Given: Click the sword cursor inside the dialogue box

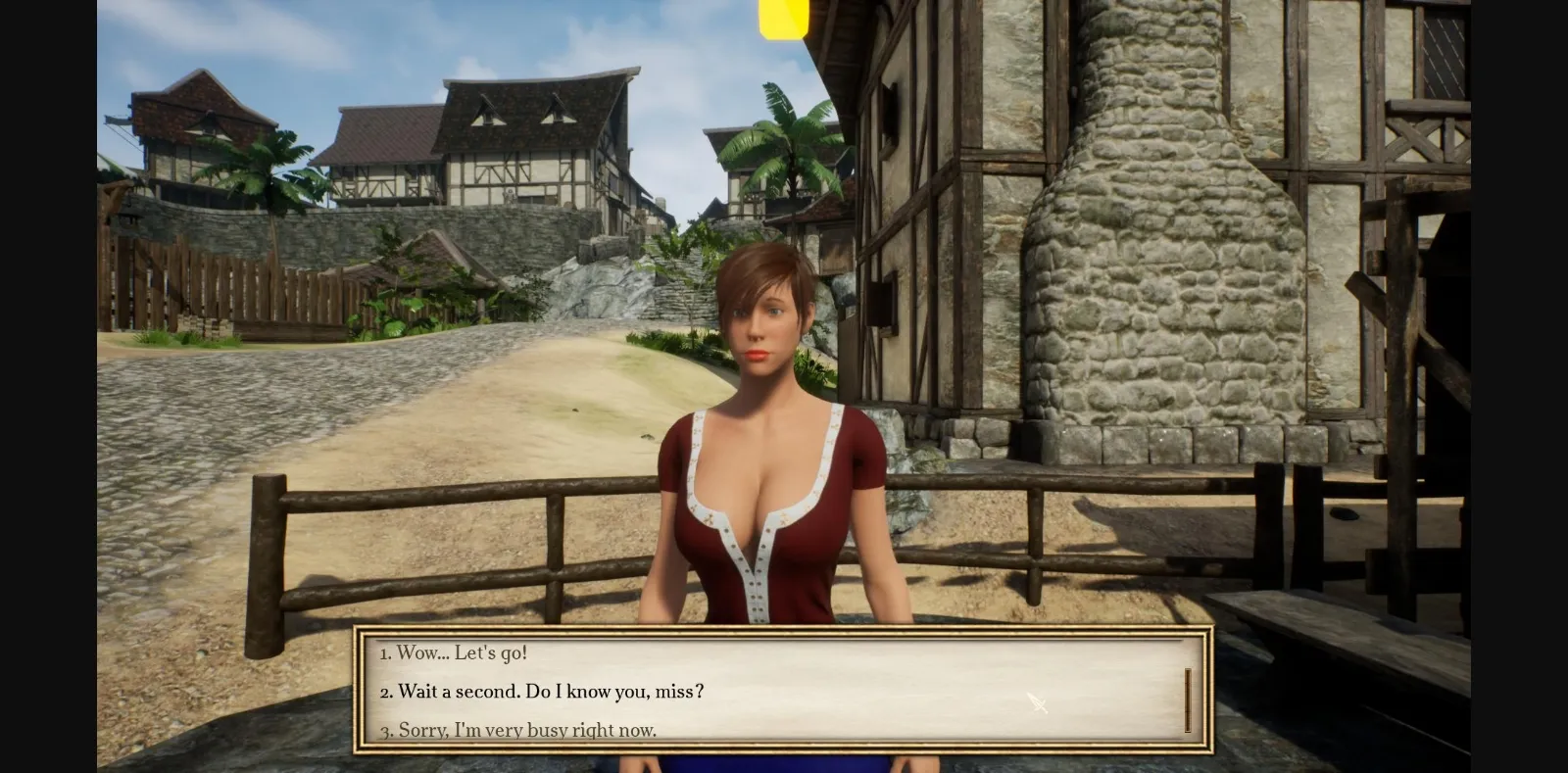Looking at the screenshot, I should tap(1038, 704).
